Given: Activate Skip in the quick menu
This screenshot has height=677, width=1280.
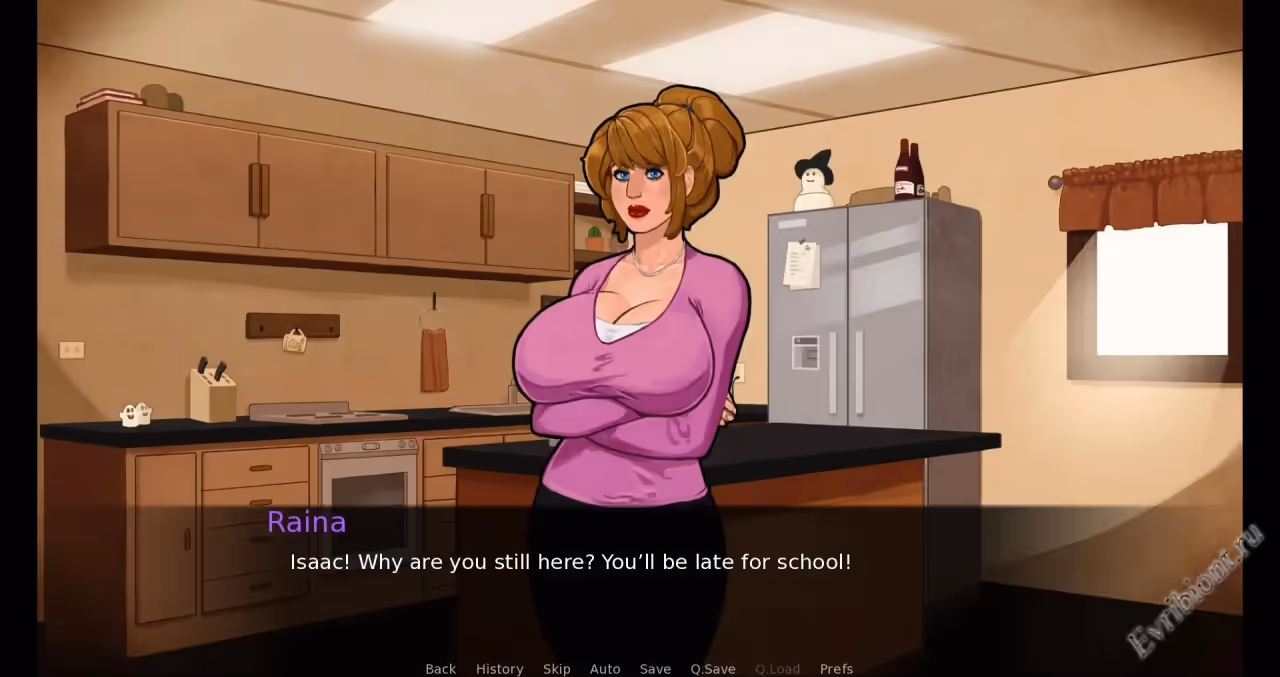Looking at the screenshot, I should (556, 669).
